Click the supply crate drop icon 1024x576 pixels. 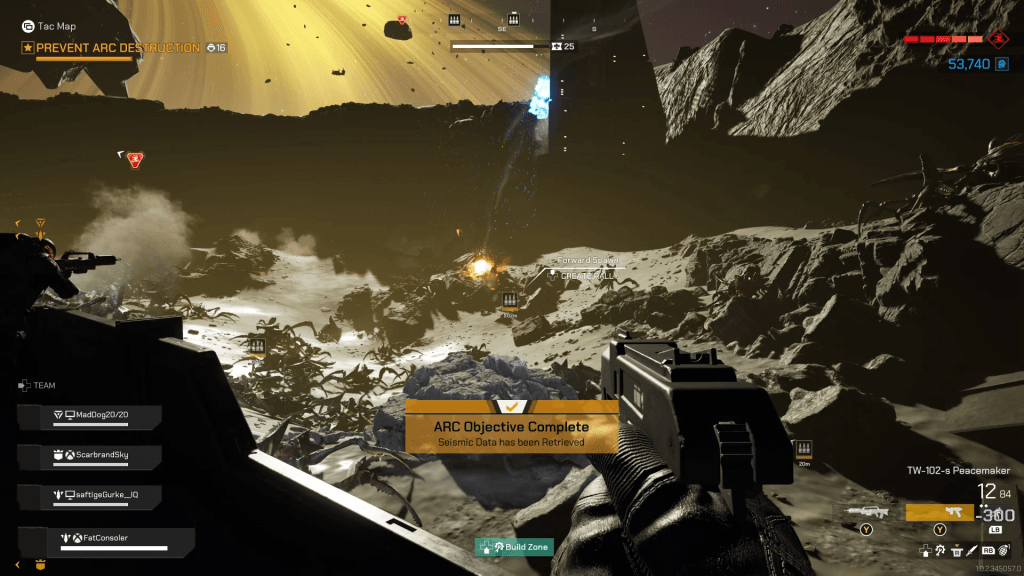pos(957,550)
